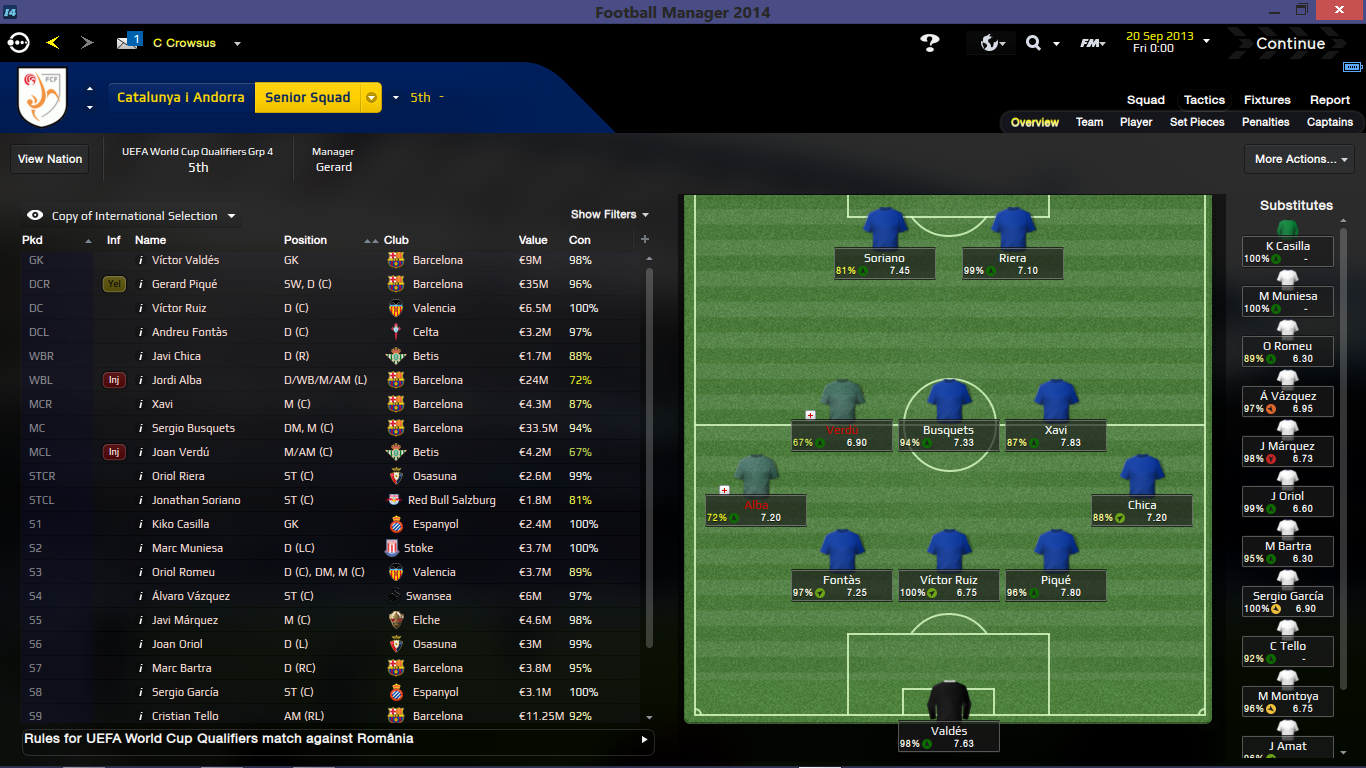The height and width of the screenshot is (768, 1366).
Task: Open the Copy of International Selection view dropdown
Action: [x=134, y=216]
